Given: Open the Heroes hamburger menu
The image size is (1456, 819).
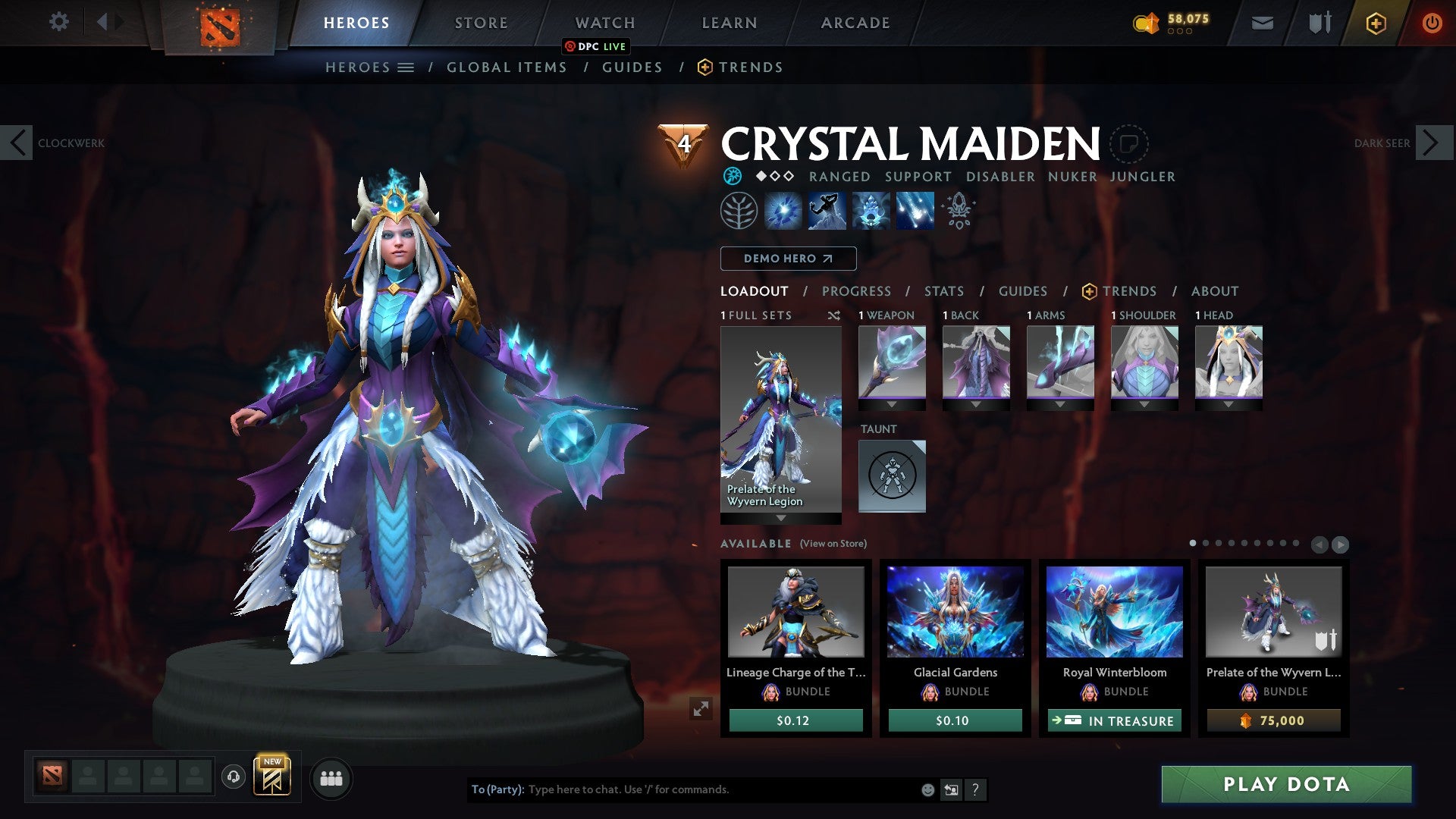Looking at the screenshot, I should pos(406,67).
